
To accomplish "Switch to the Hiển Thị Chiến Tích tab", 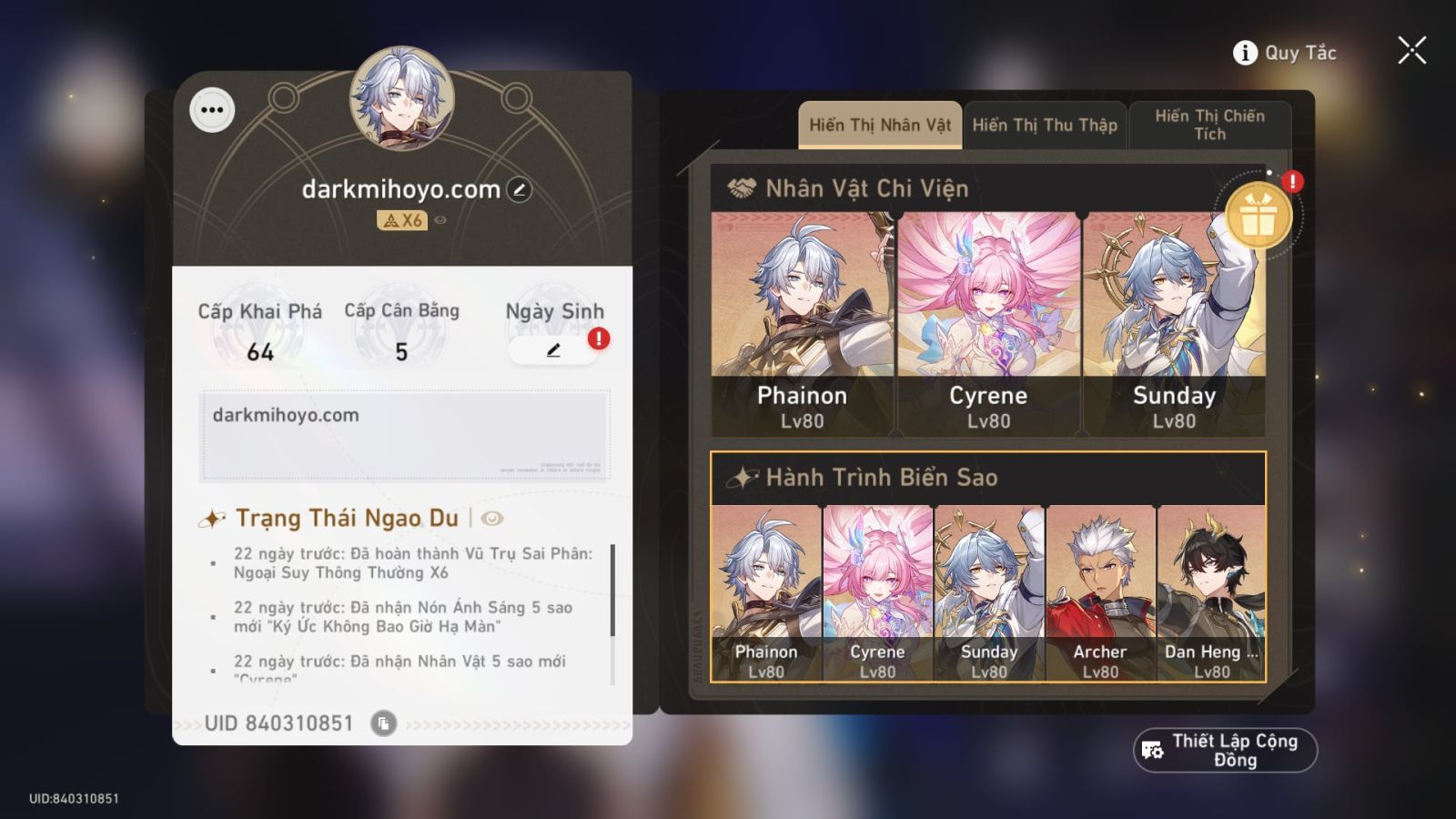I will pyautogui.click(x=1210, y=125).
